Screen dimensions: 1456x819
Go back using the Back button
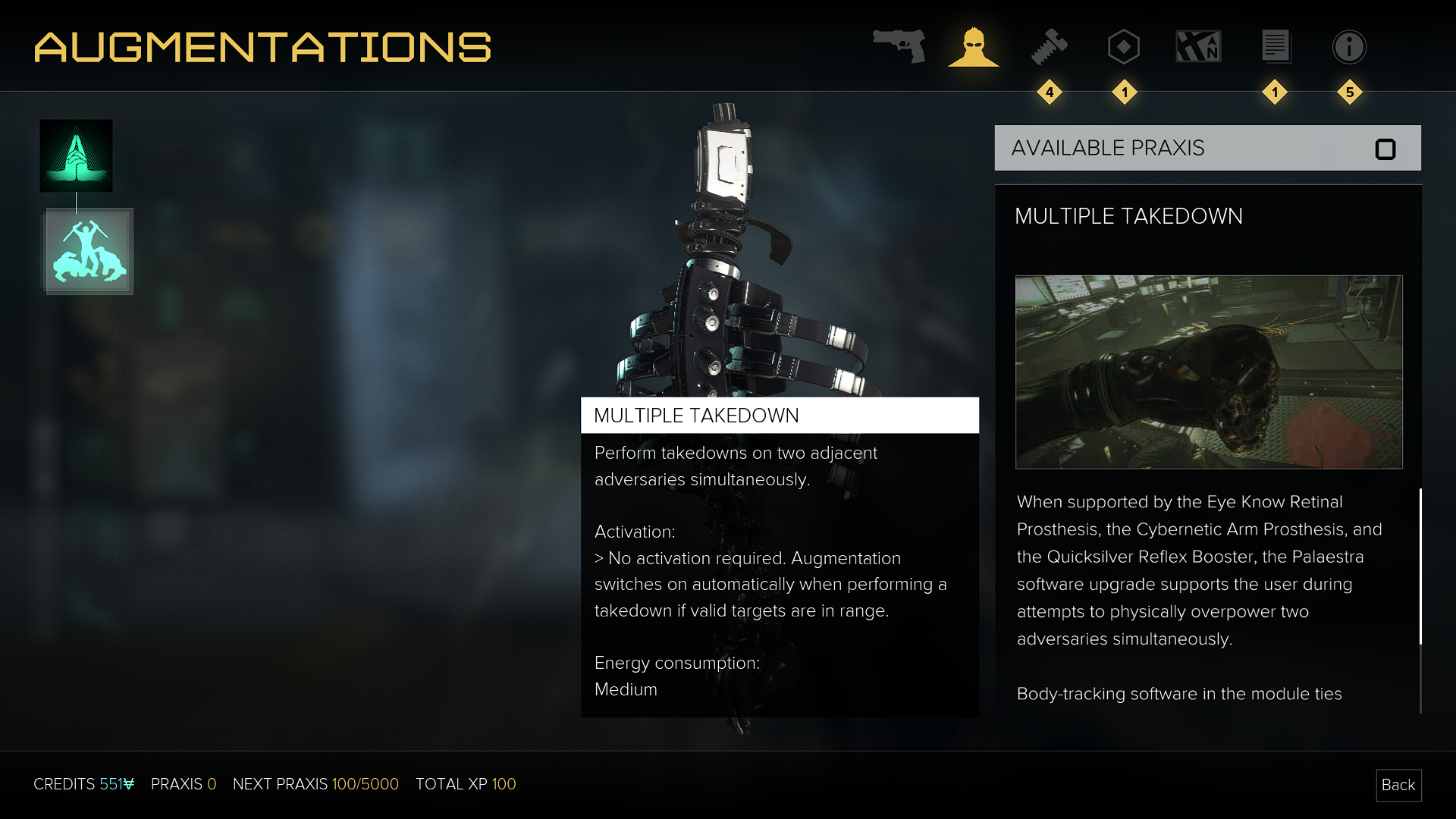click(1398, 785)
